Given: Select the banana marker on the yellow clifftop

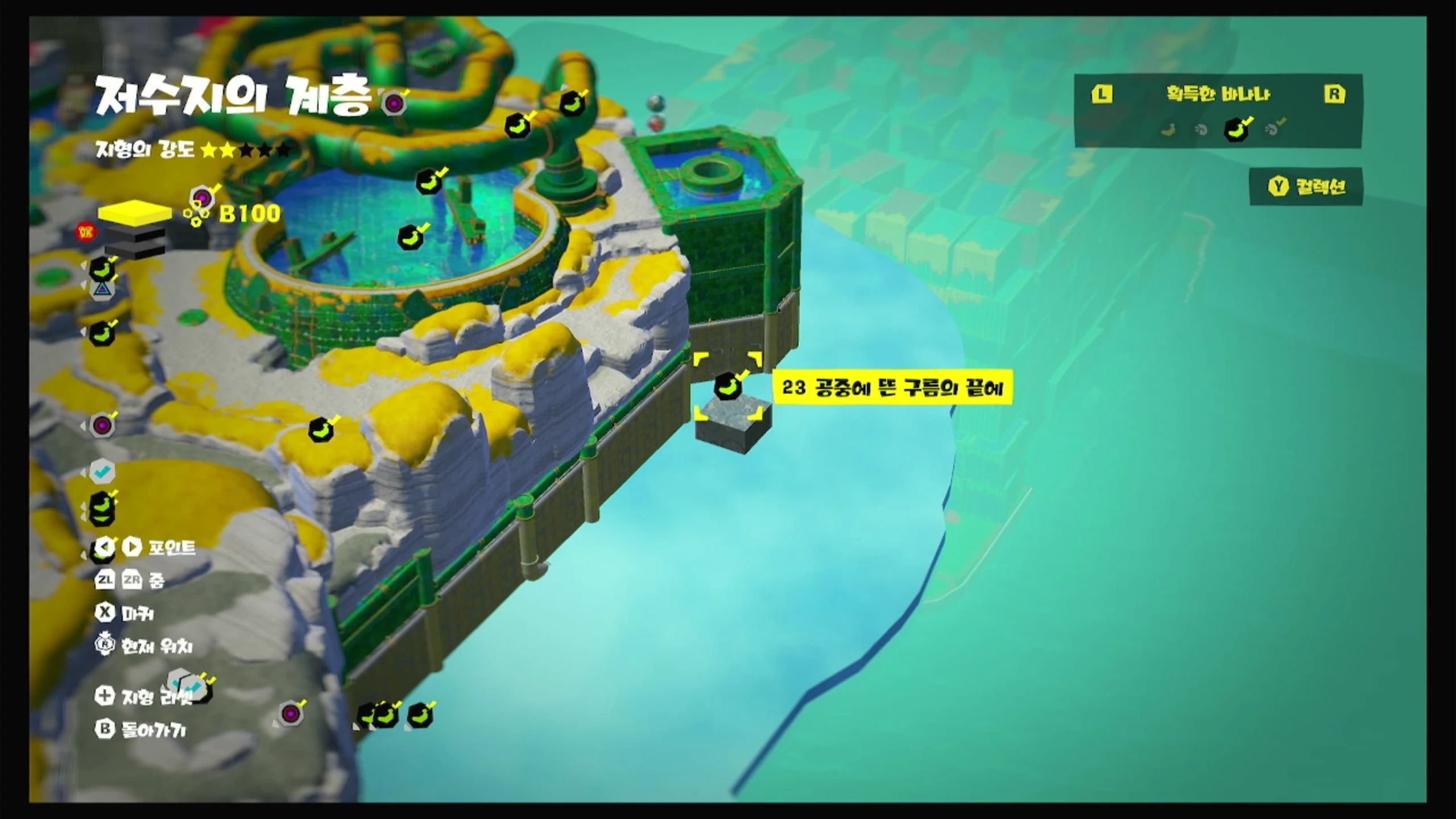Looking at the screenshot, I should pyautogui.click(x=321, y=429).
